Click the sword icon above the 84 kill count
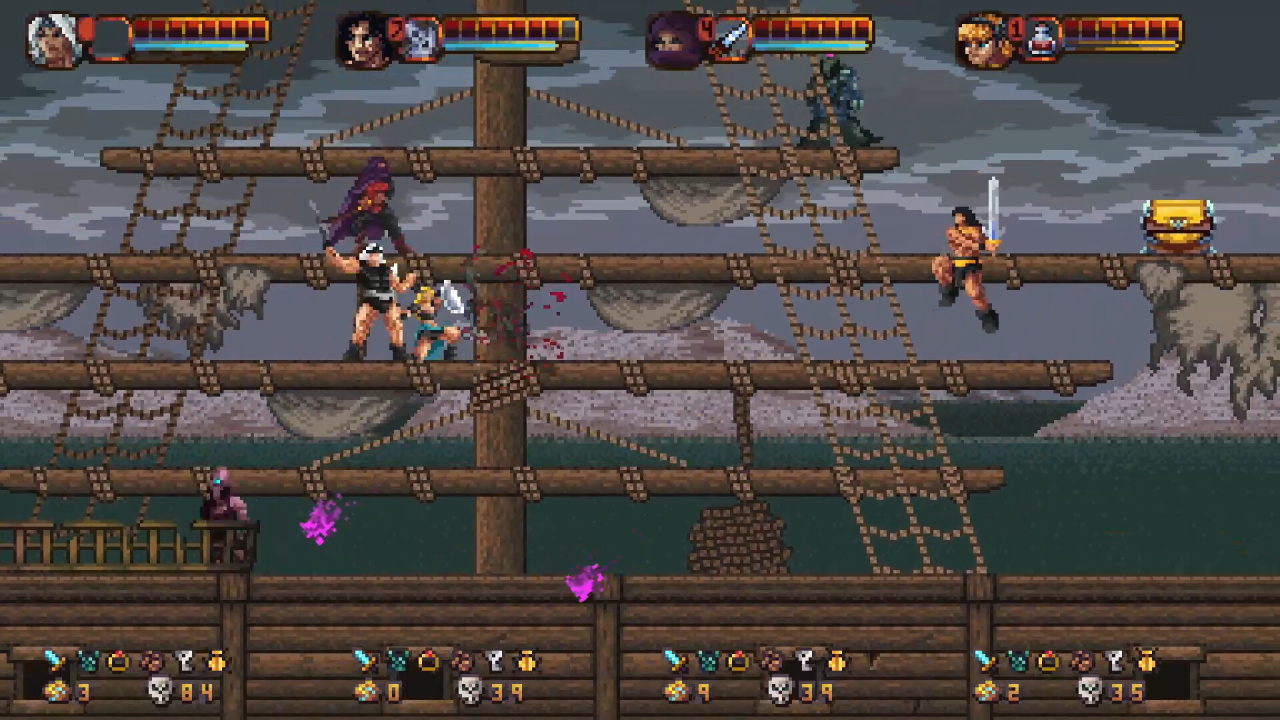The width and height of the screenshot is (1280, 720). [56, 661]
